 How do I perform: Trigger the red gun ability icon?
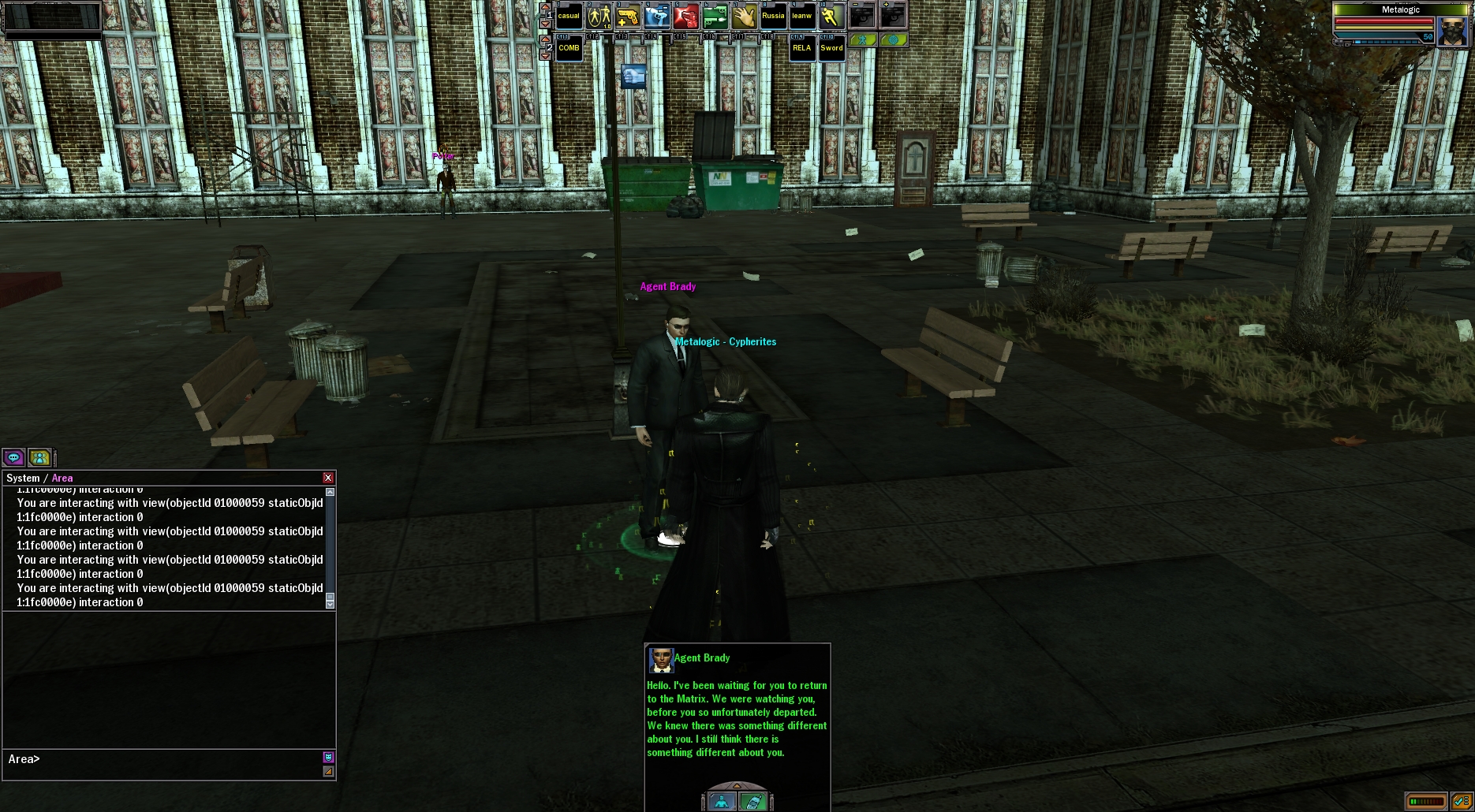coord(685,16)
